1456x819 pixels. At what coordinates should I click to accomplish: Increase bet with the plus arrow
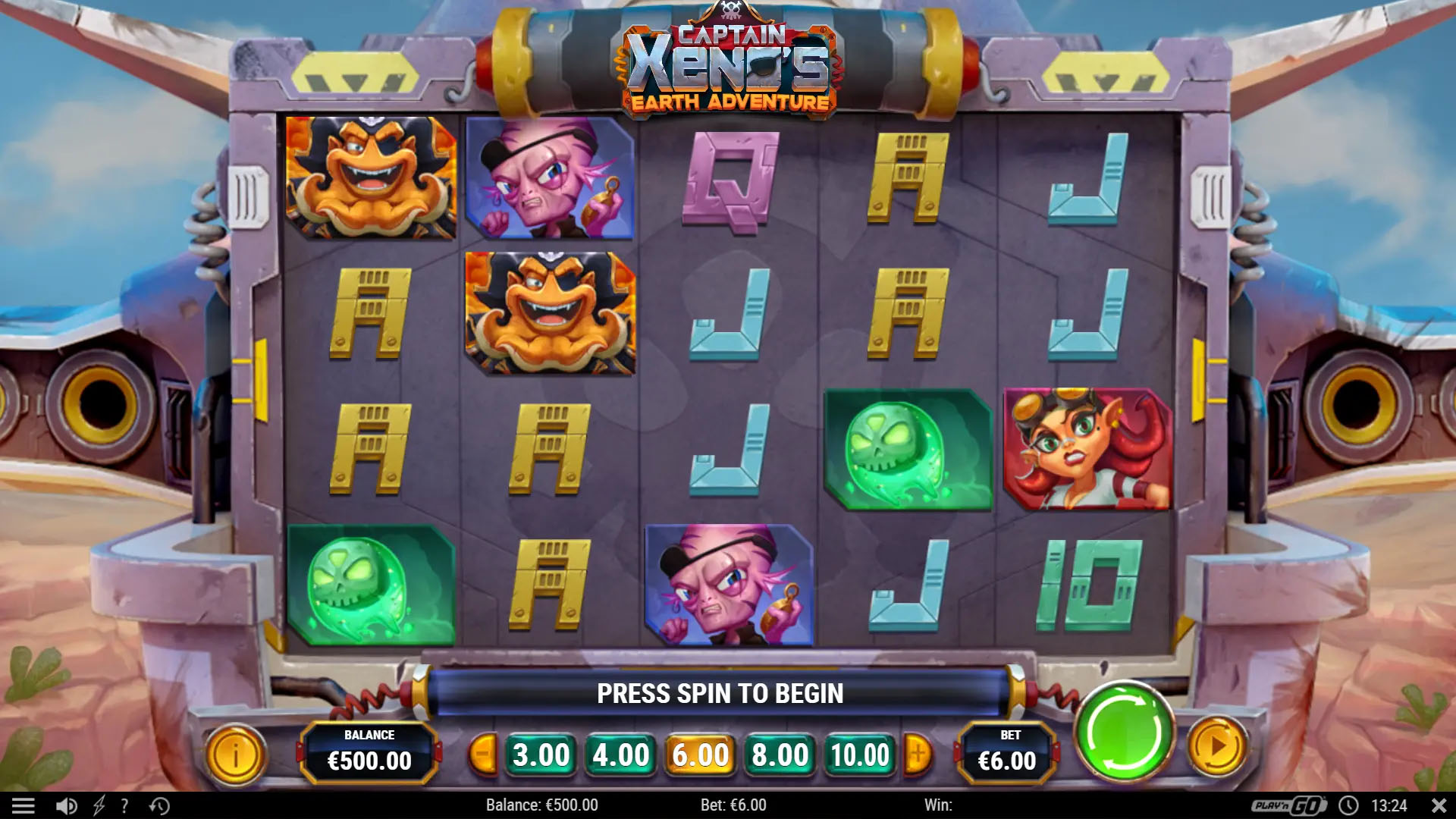tap(918, 755)
